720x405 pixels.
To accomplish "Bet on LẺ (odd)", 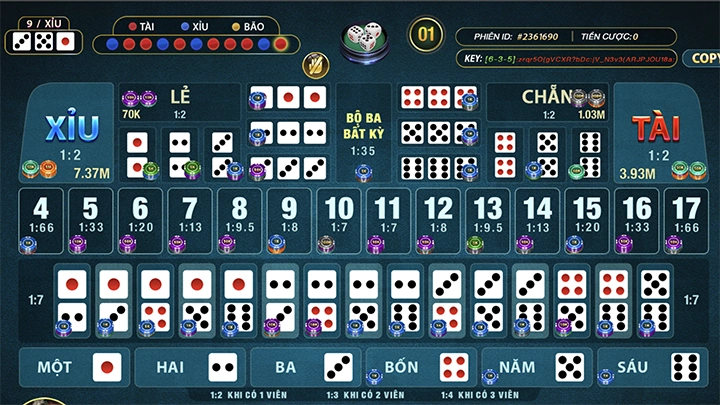I will tap(180, 99).
